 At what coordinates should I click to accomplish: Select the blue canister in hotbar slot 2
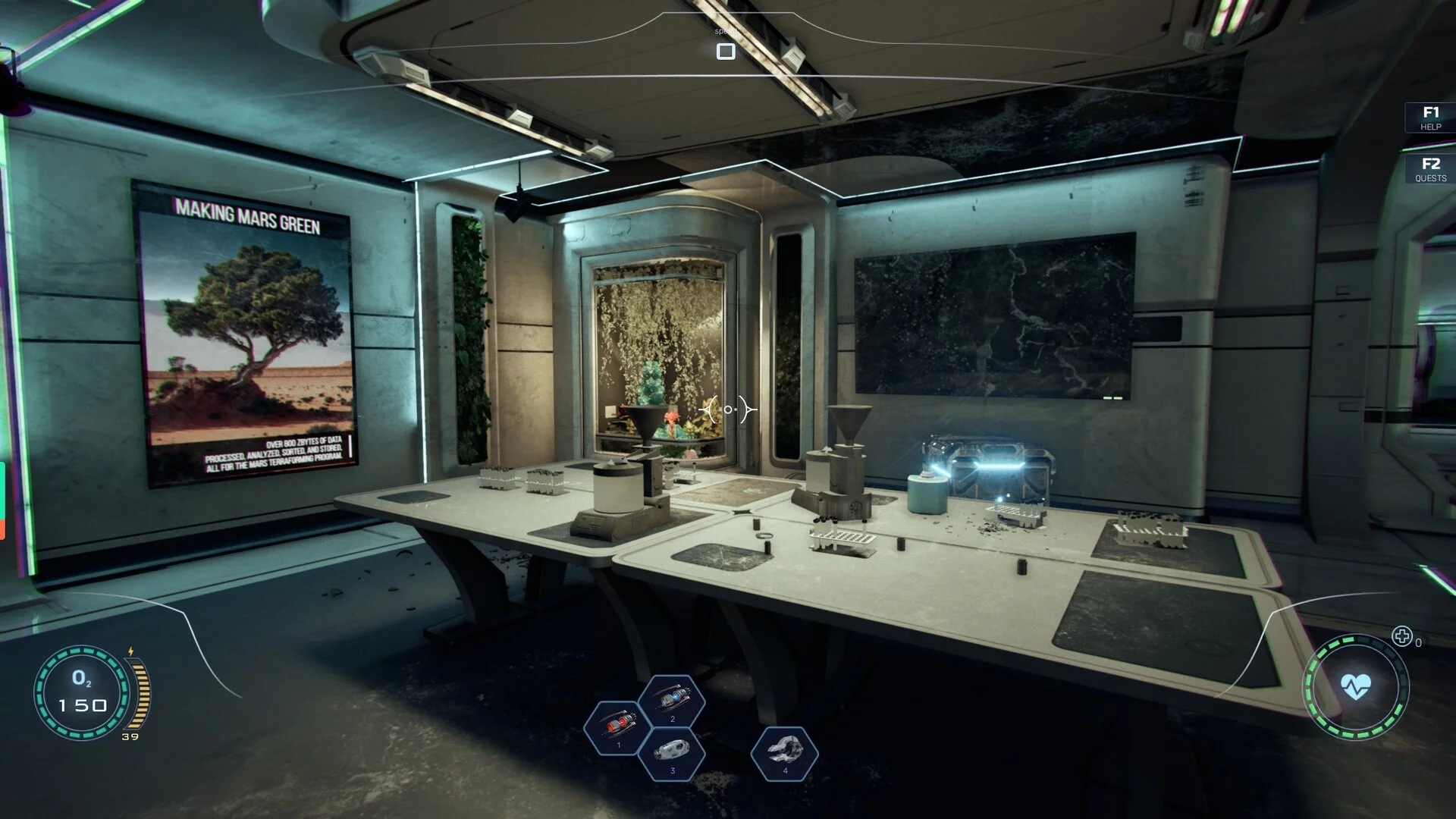point(672,701)
